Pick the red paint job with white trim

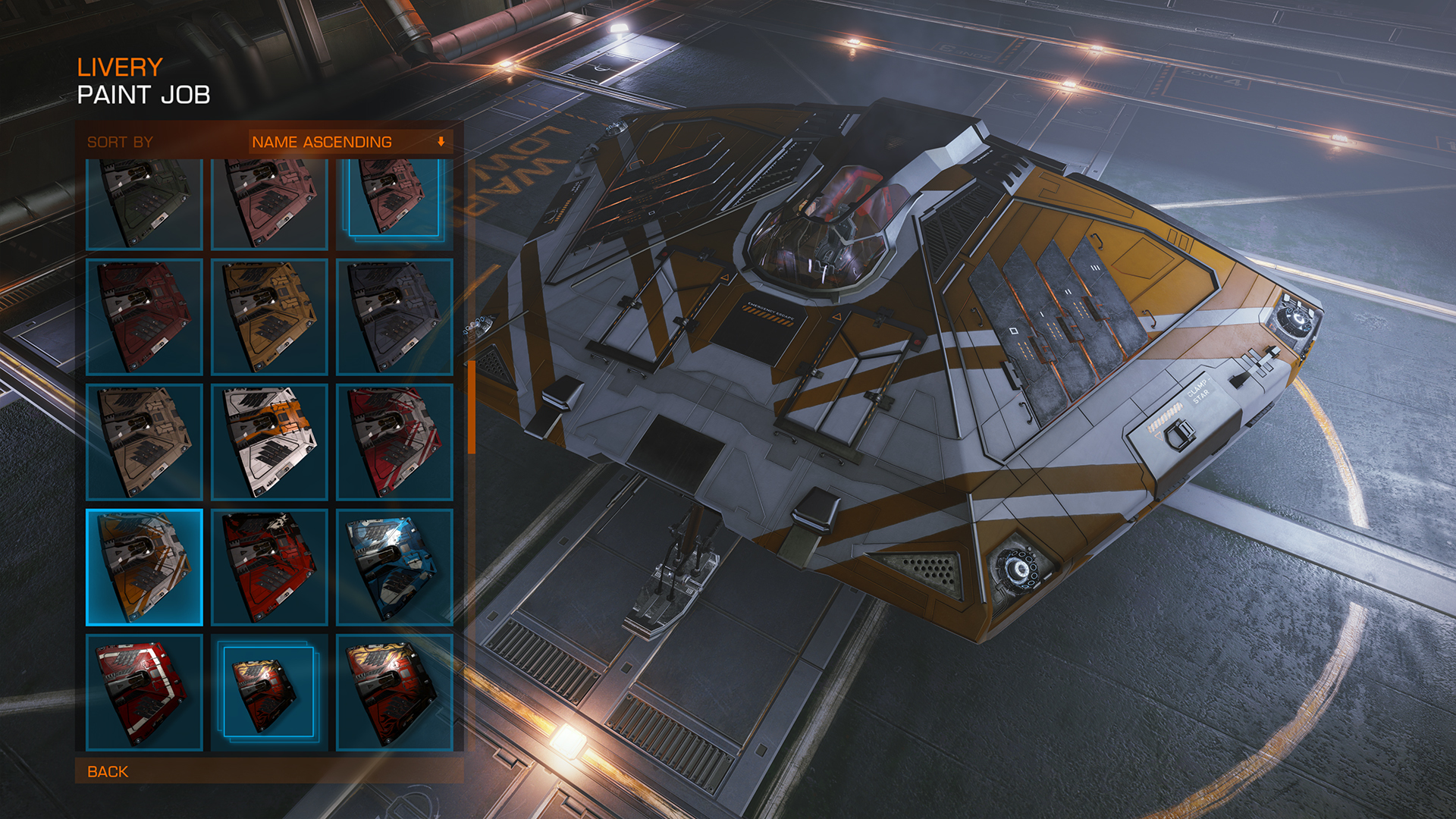[144, 692]
